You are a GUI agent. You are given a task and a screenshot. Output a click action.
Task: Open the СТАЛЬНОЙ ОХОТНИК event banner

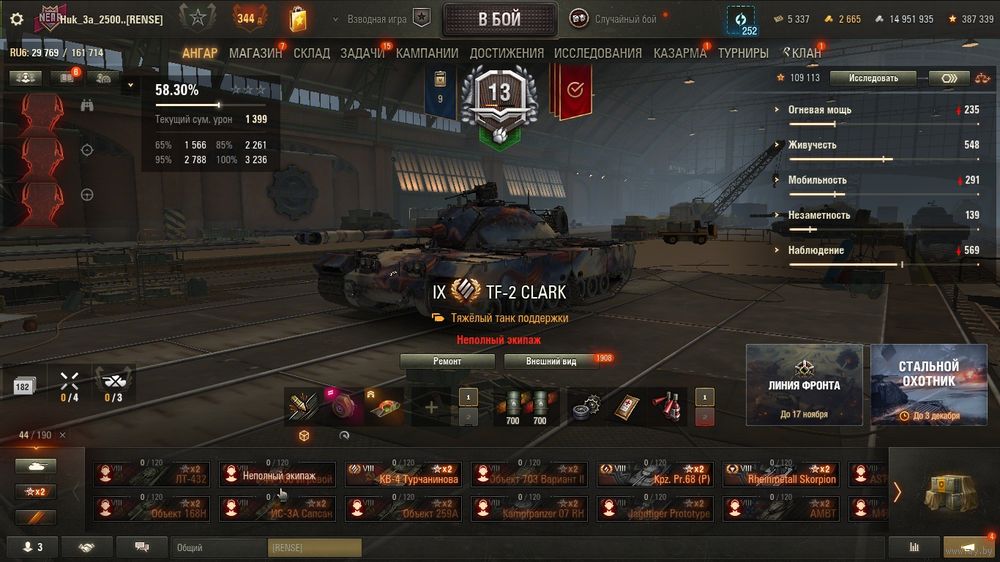tap(928, 385)
